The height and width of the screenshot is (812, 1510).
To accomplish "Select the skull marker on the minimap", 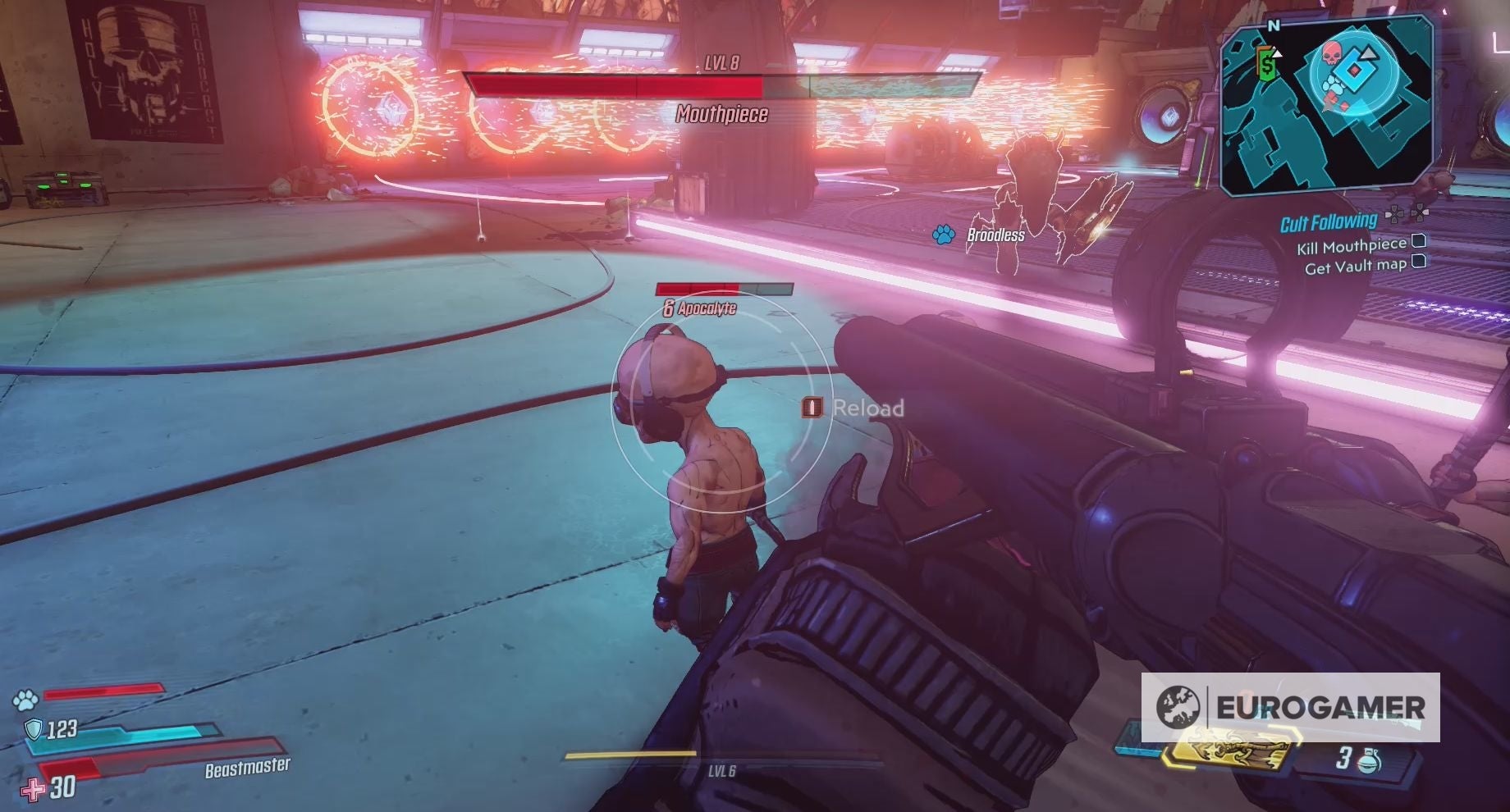I will coord(1332,55).
